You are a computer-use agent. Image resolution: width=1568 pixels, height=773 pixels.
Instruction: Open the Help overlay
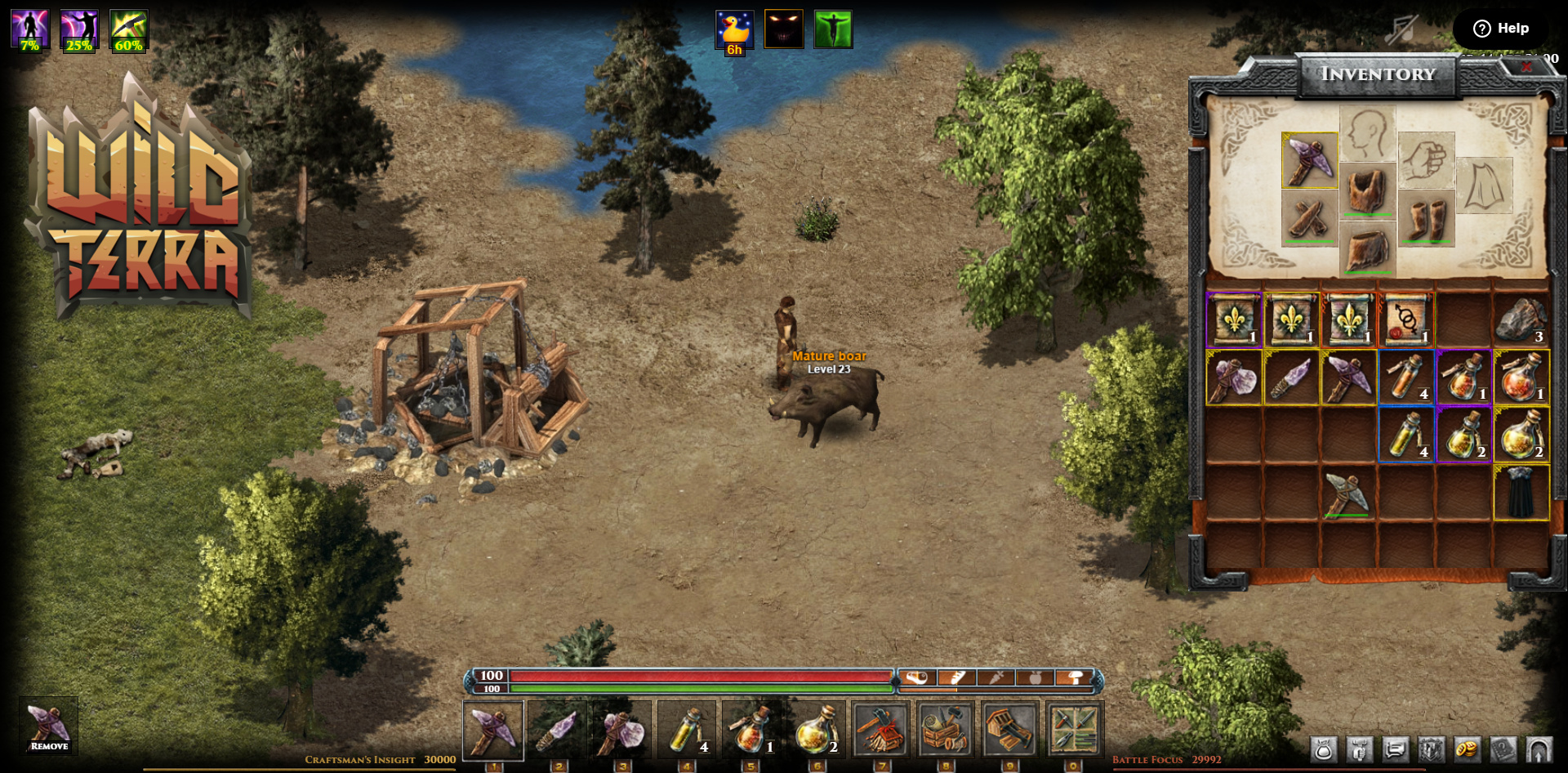tap(1500, 29)
